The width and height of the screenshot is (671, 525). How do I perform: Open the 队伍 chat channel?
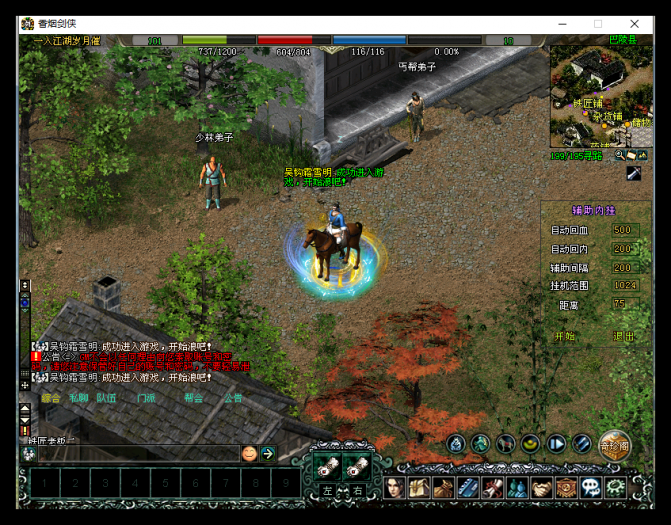[107, 397]
